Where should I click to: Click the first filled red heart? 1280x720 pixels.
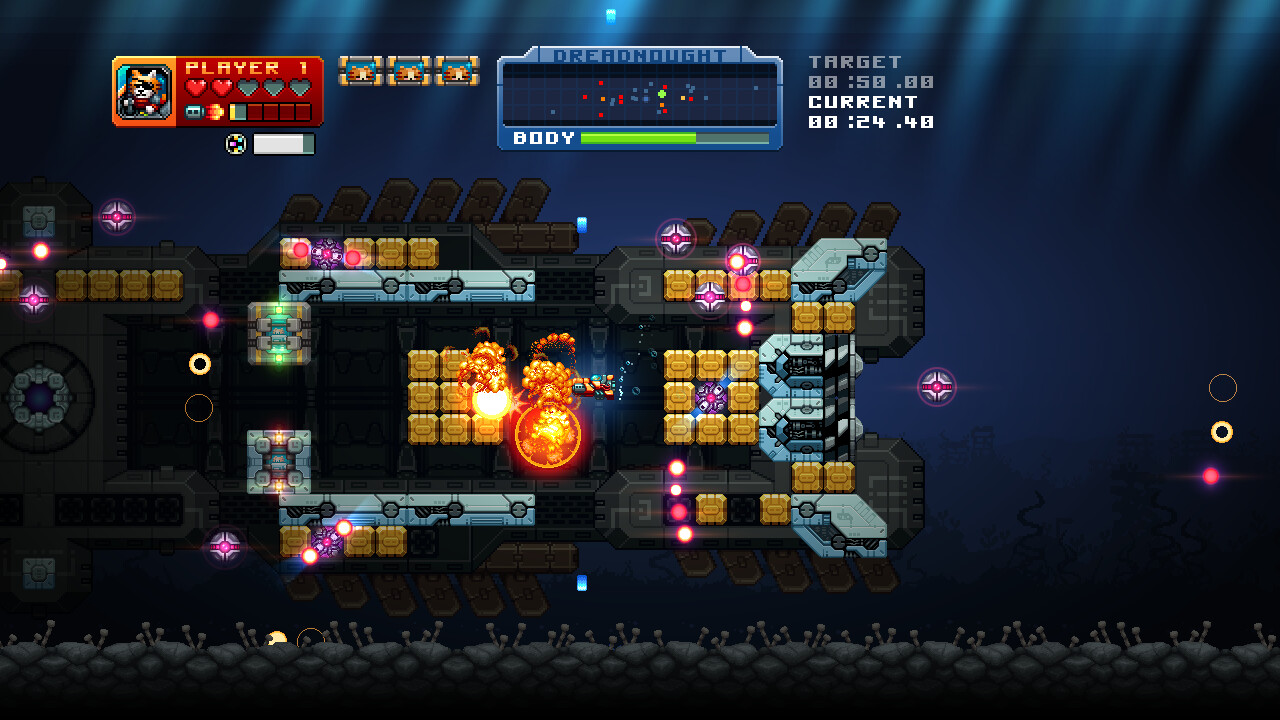point(197,88)
